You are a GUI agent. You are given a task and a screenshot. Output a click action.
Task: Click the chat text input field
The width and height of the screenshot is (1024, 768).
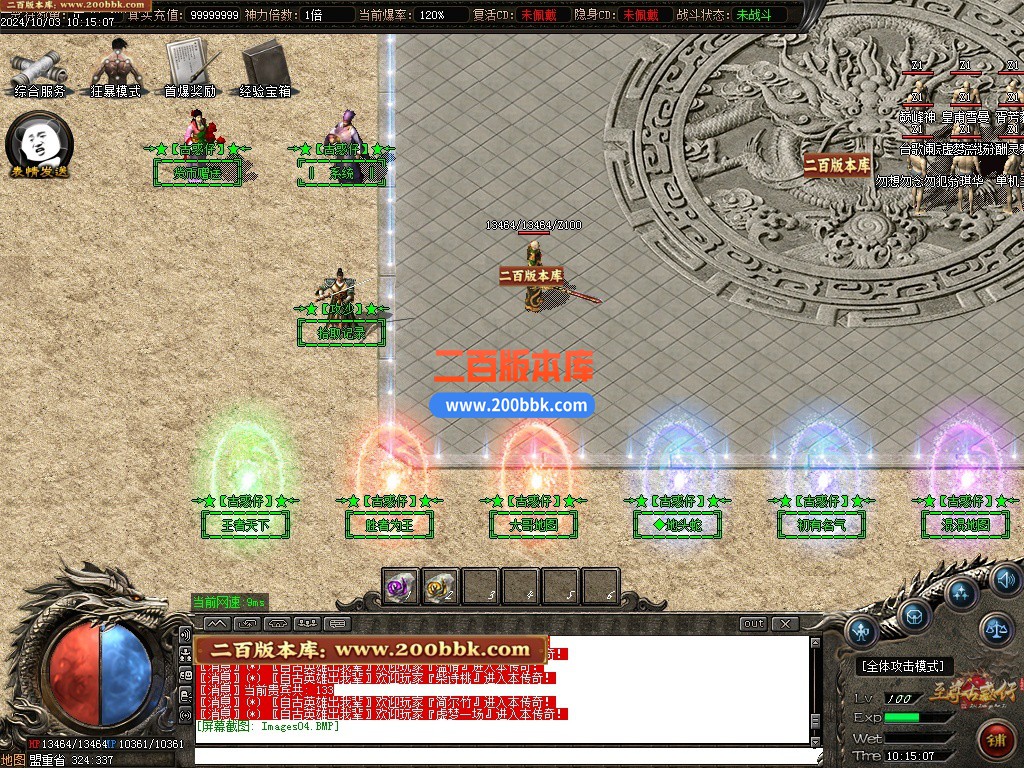[500, 755]
